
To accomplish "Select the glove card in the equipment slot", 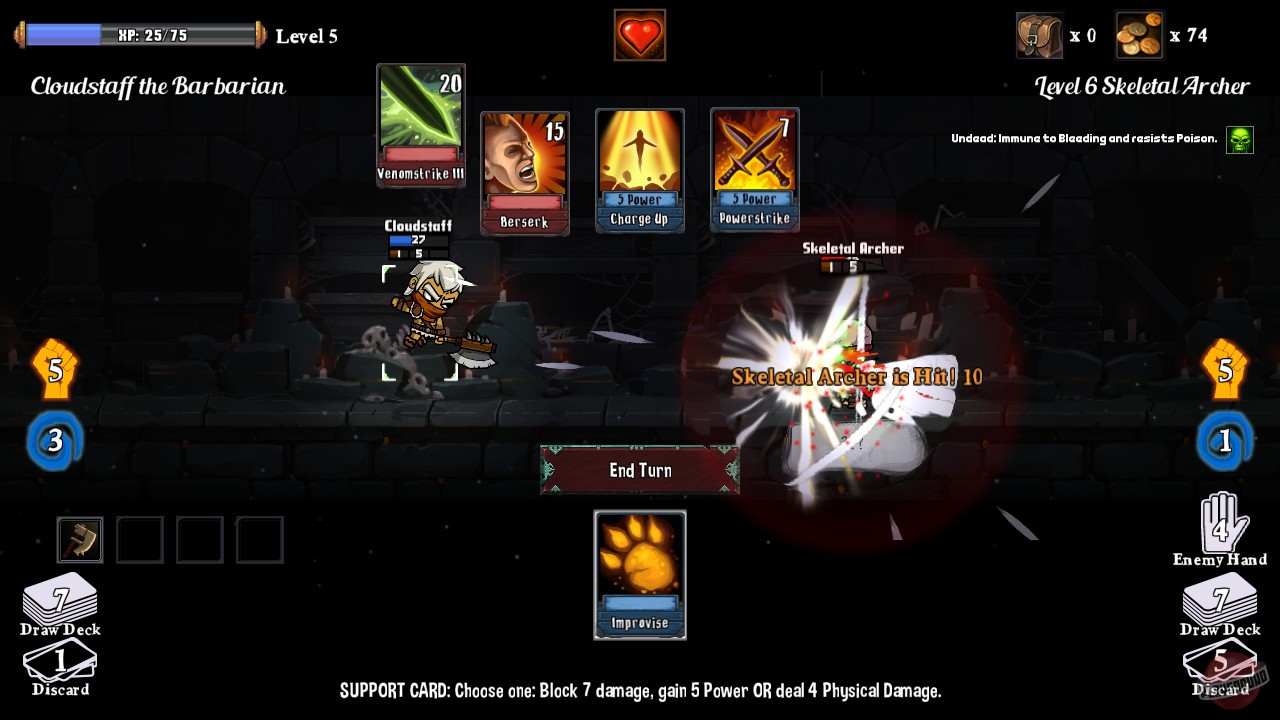I will click(x=79, y=539).
